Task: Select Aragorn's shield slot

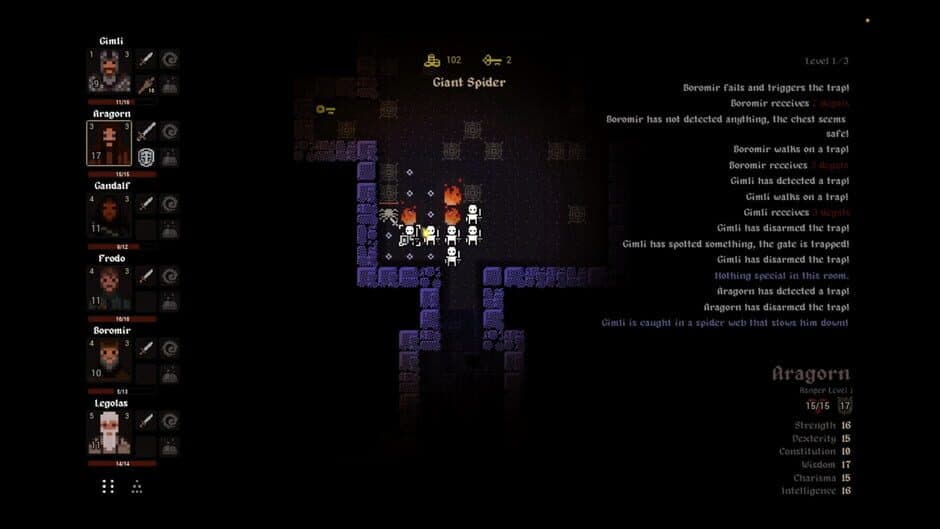Action: (x=146, y=156)
